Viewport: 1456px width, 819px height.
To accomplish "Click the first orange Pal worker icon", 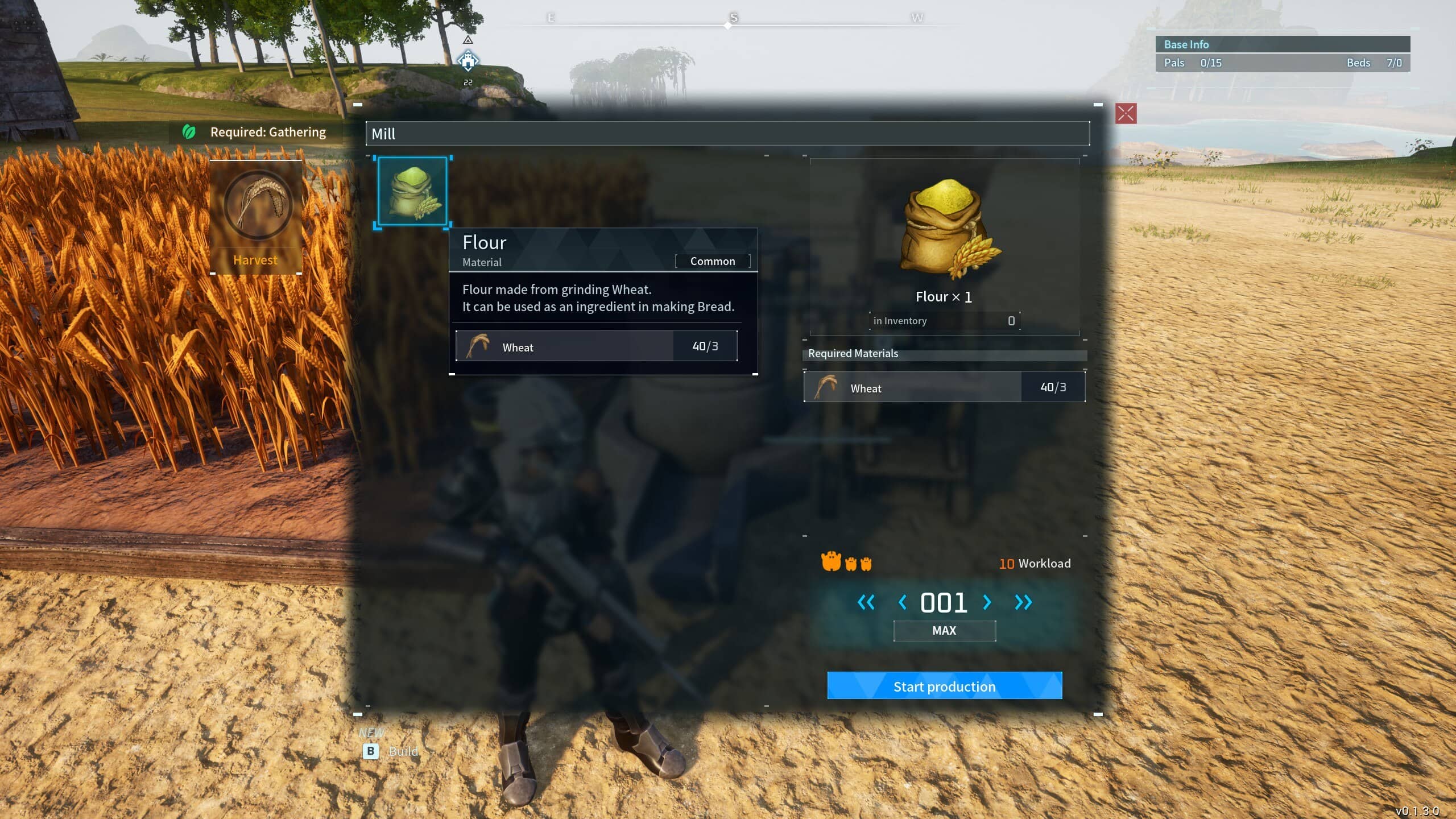I will click(x=831, y=560).
